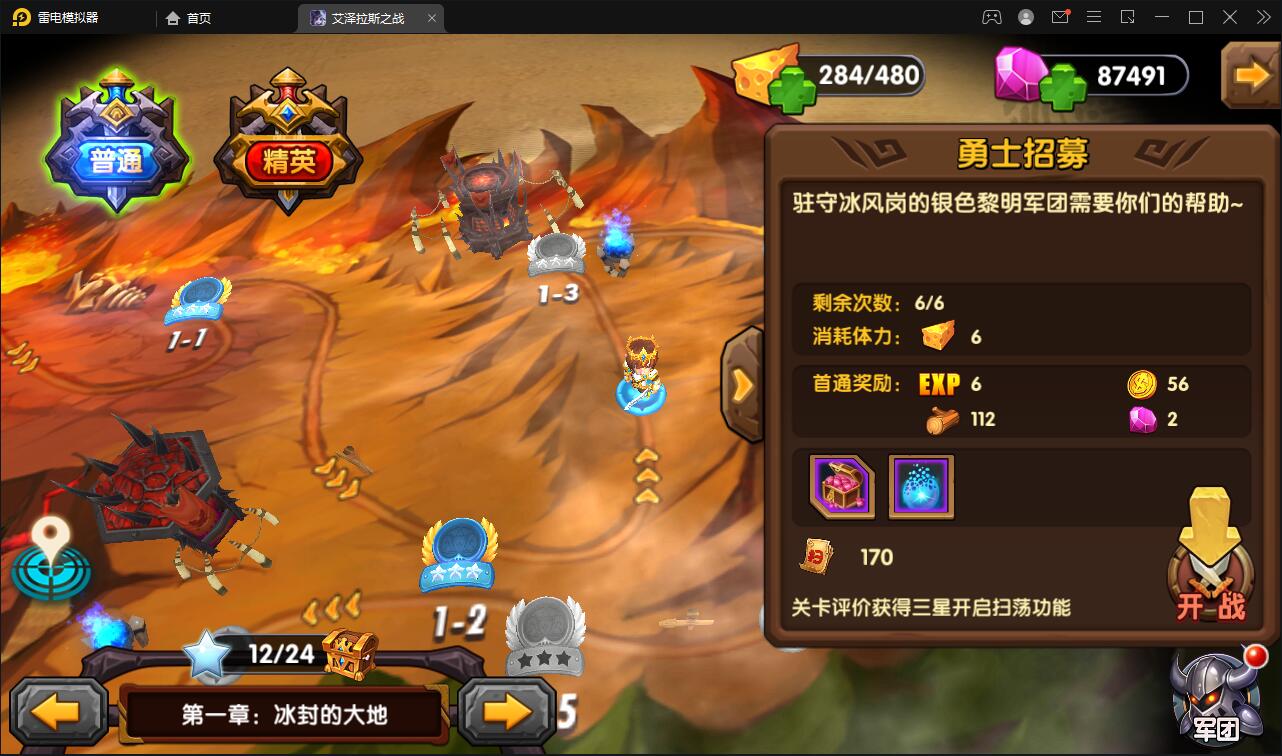The height and width of the screenshot is (756, 1282).
Task: Open the star reward treasure chest
Action: [x=350, y=654]
